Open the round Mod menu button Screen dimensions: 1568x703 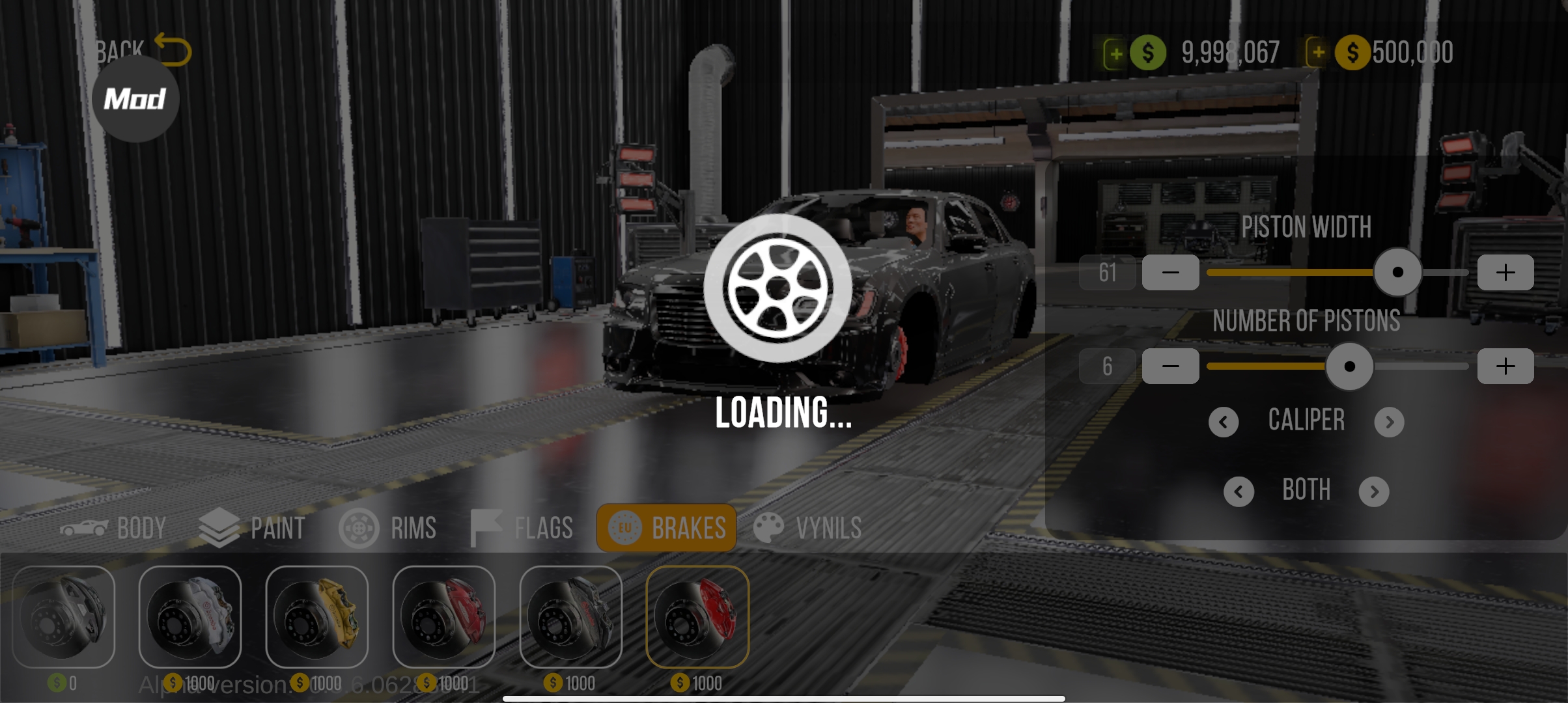click(135, 99)
